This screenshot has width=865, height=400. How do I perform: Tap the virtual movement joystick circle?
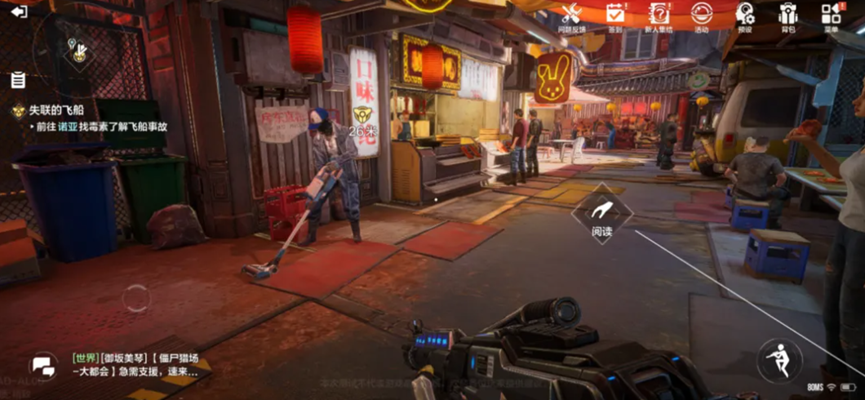pyautogui.click(x=135, y=297)
